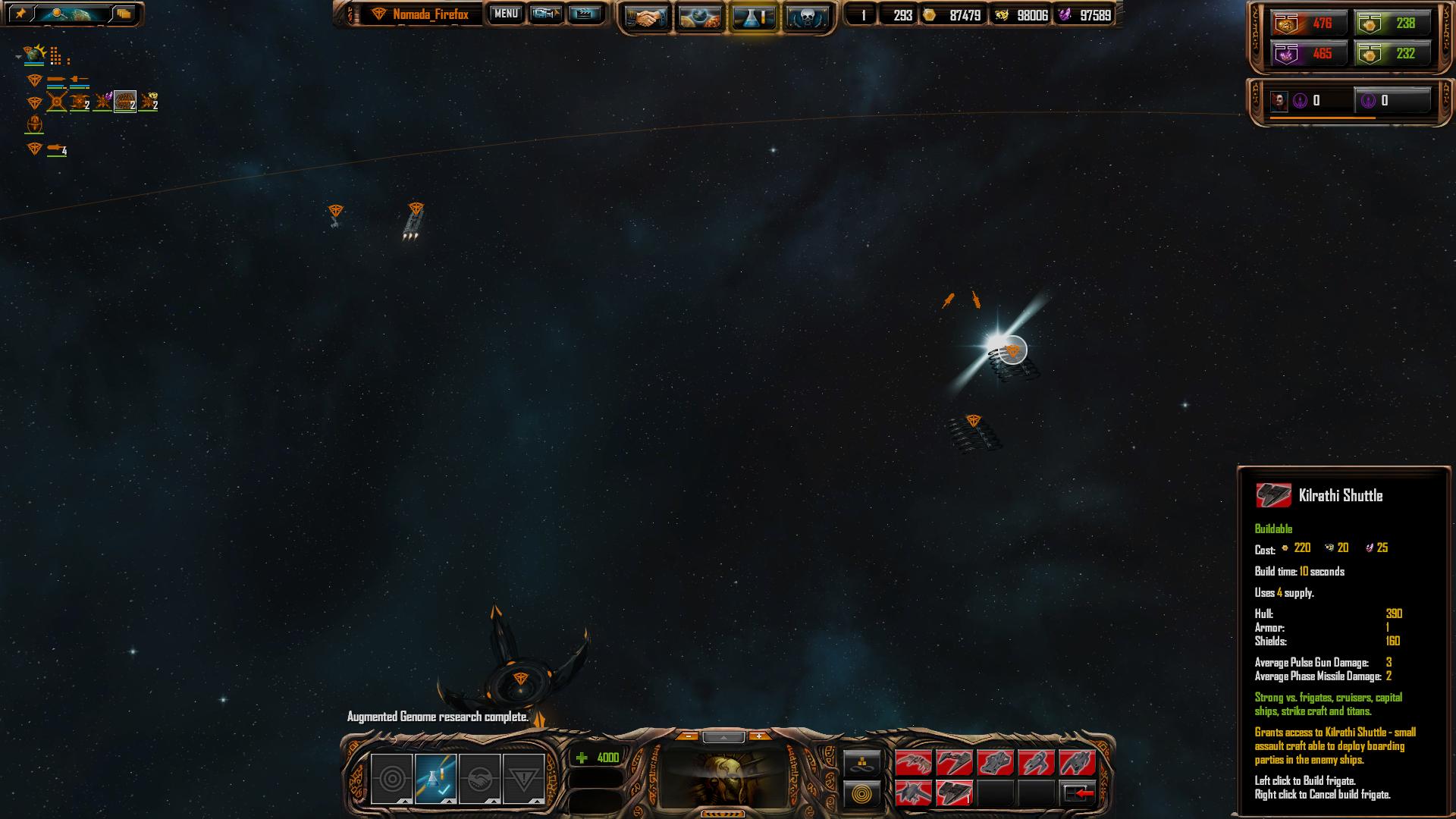Click the orange concentric rings button
1456x819 pixels.
[x=862, y=794]
